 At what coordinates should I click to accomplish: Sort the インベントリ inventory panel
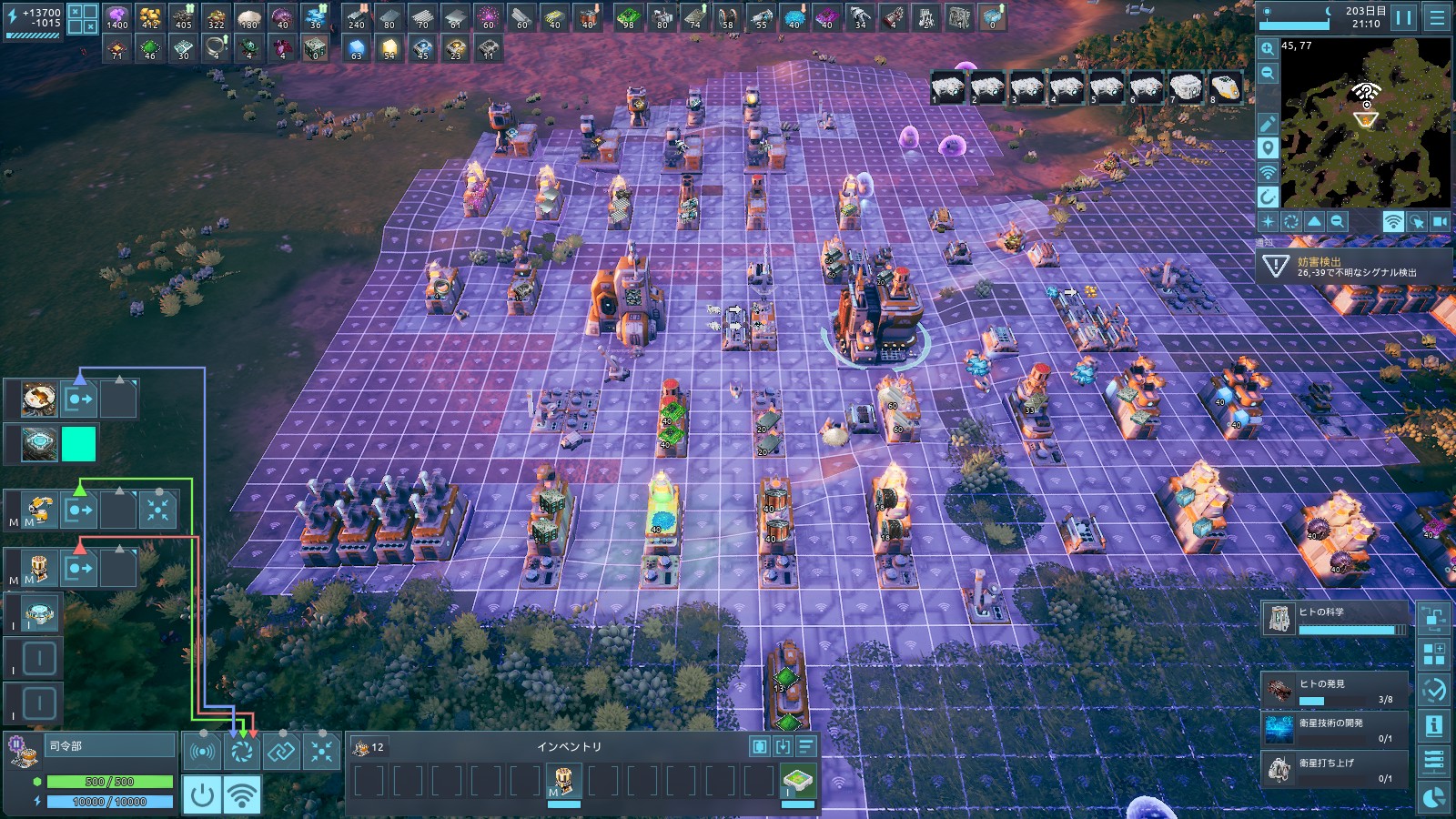805,747
